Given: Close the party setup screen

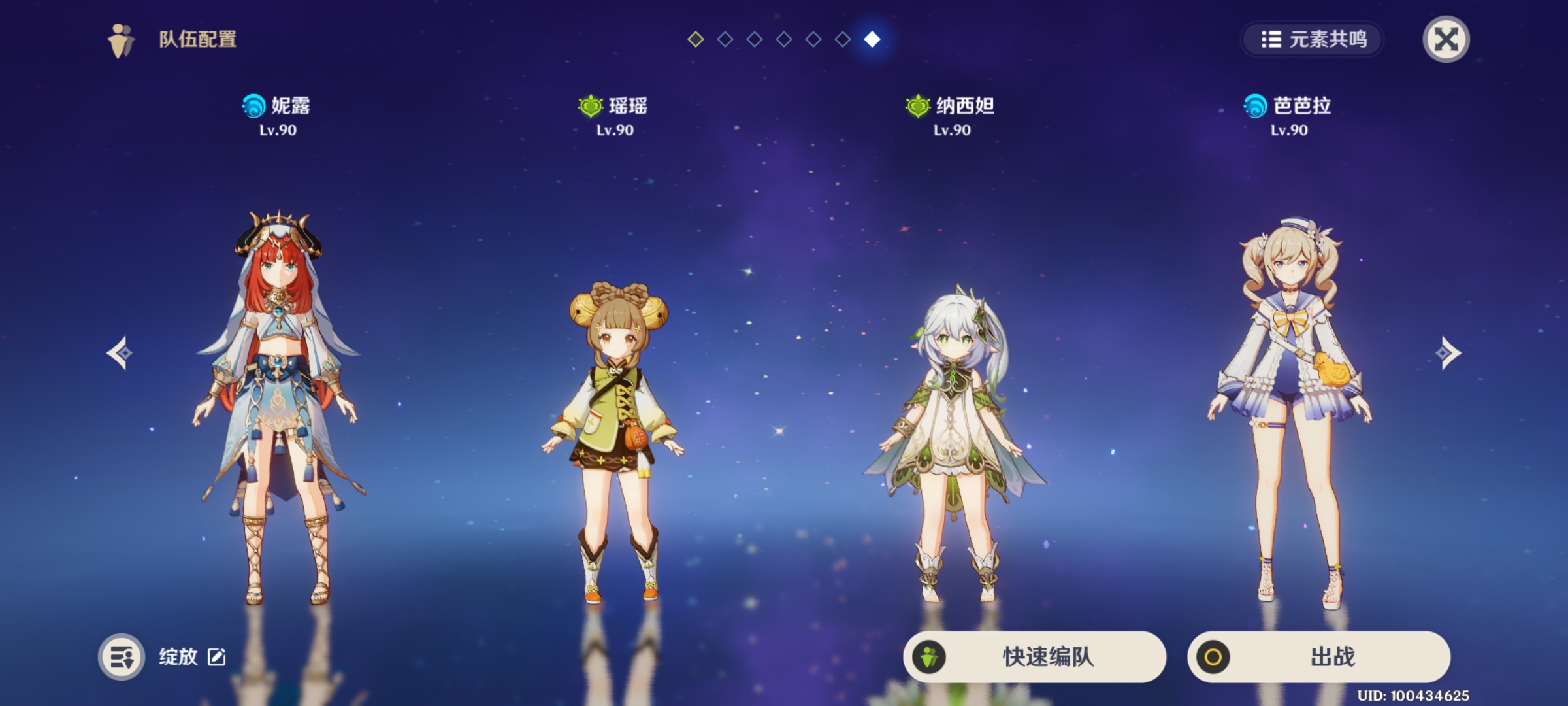Looking at the screenshot, I should tap(1446, 39).
